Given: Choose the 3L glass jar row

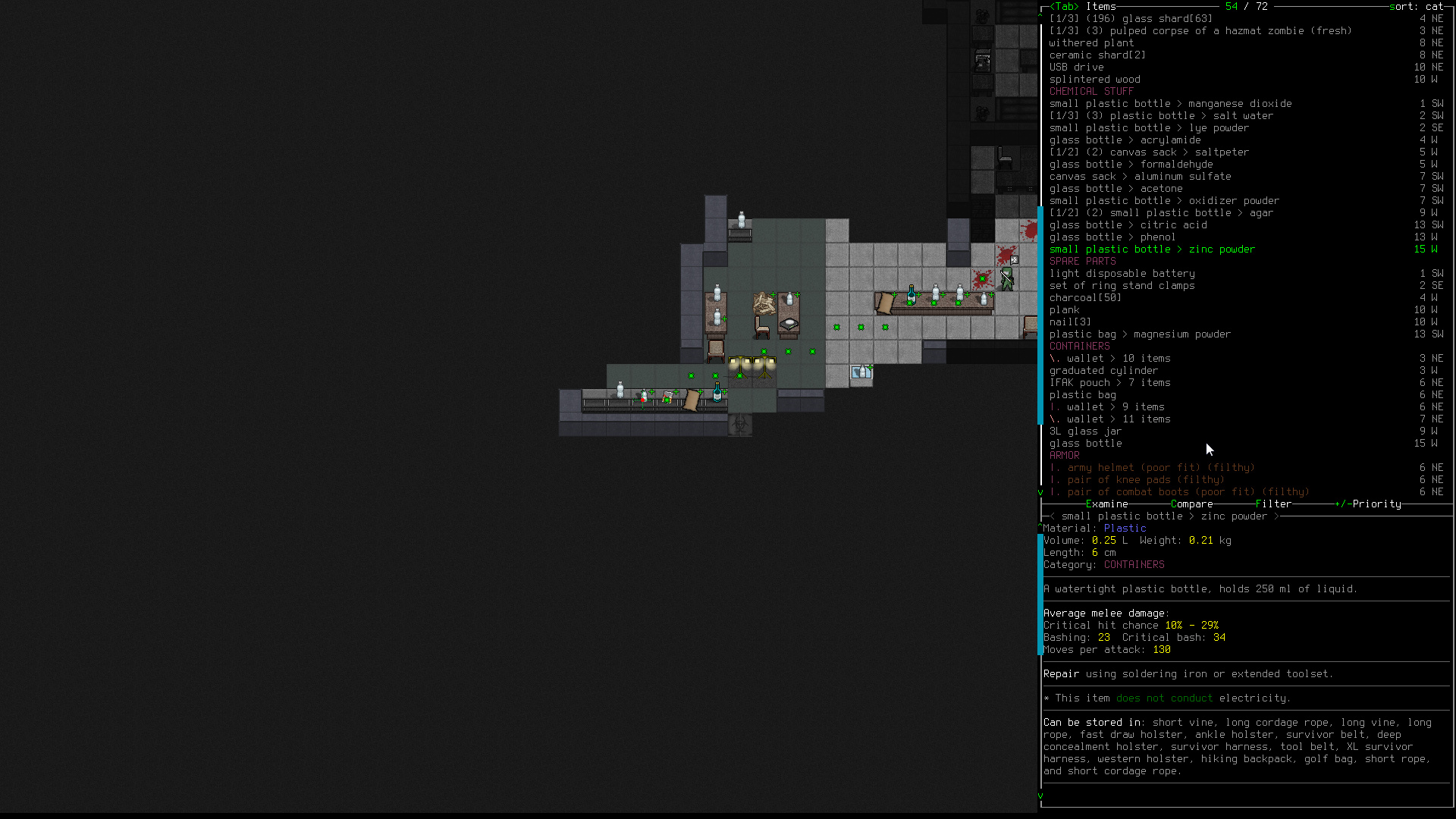Looking at the screenshot, I should pyautogui.click(x=1085, y=431).
